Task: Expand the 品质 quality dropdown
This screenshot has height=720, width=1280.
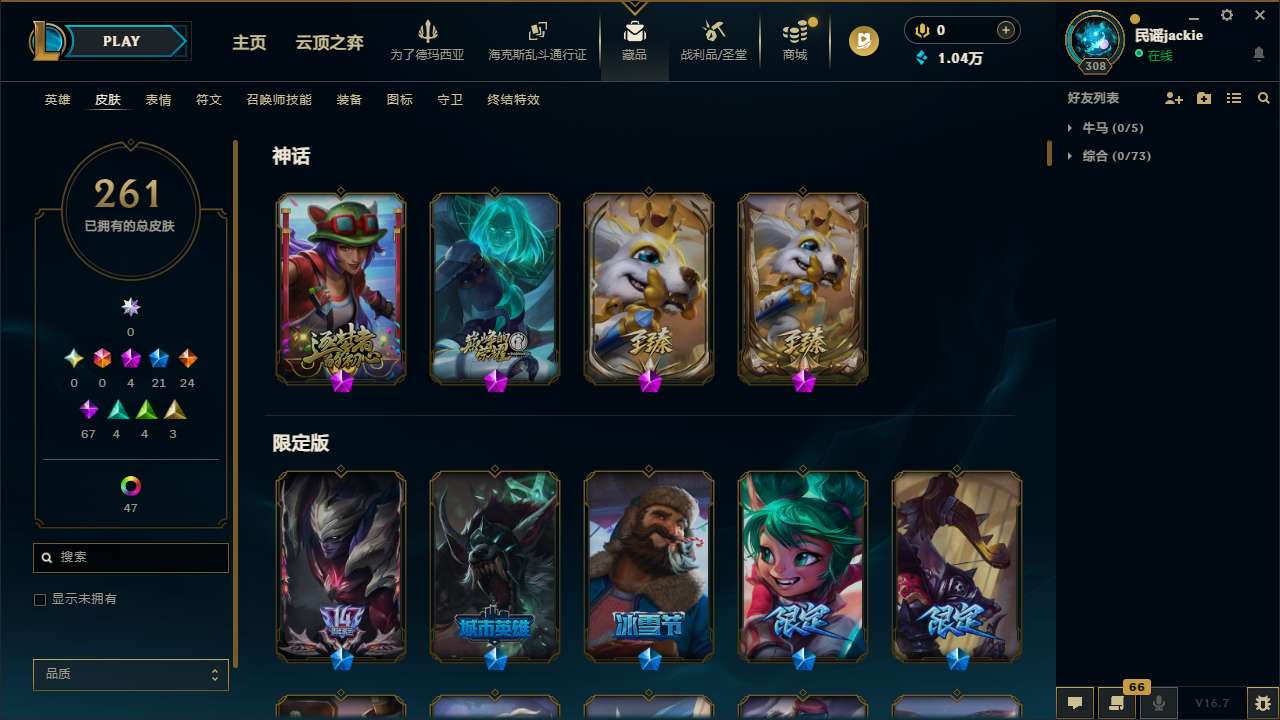Action: click(130, 674)
